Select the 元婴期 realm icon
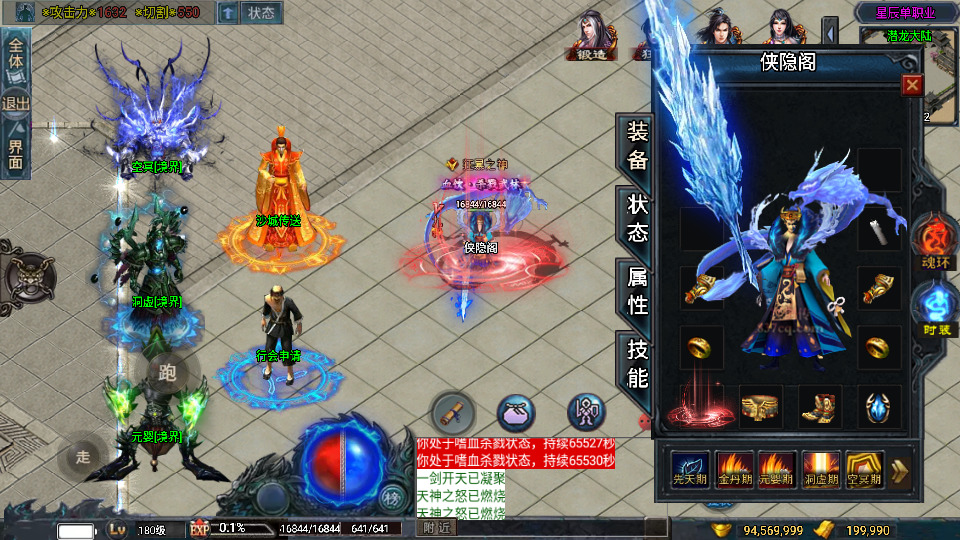 (x=778, y=469)
